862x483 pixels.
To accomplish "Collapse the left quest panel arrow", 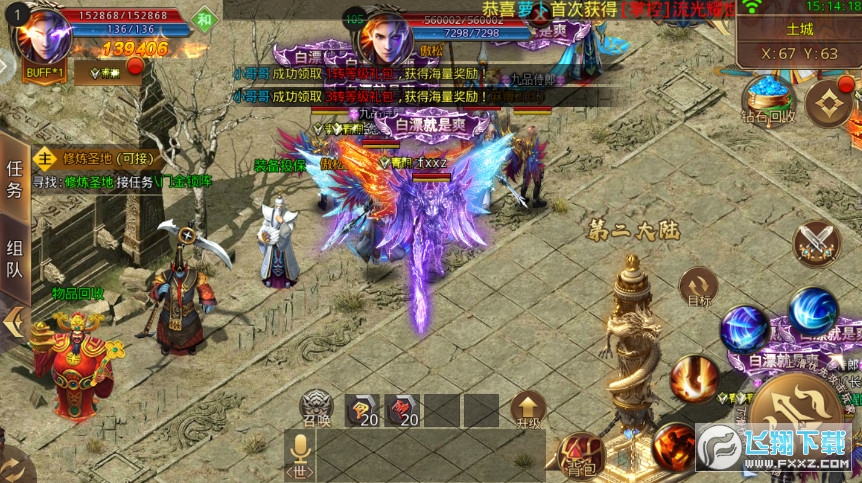I will [15, 322].
